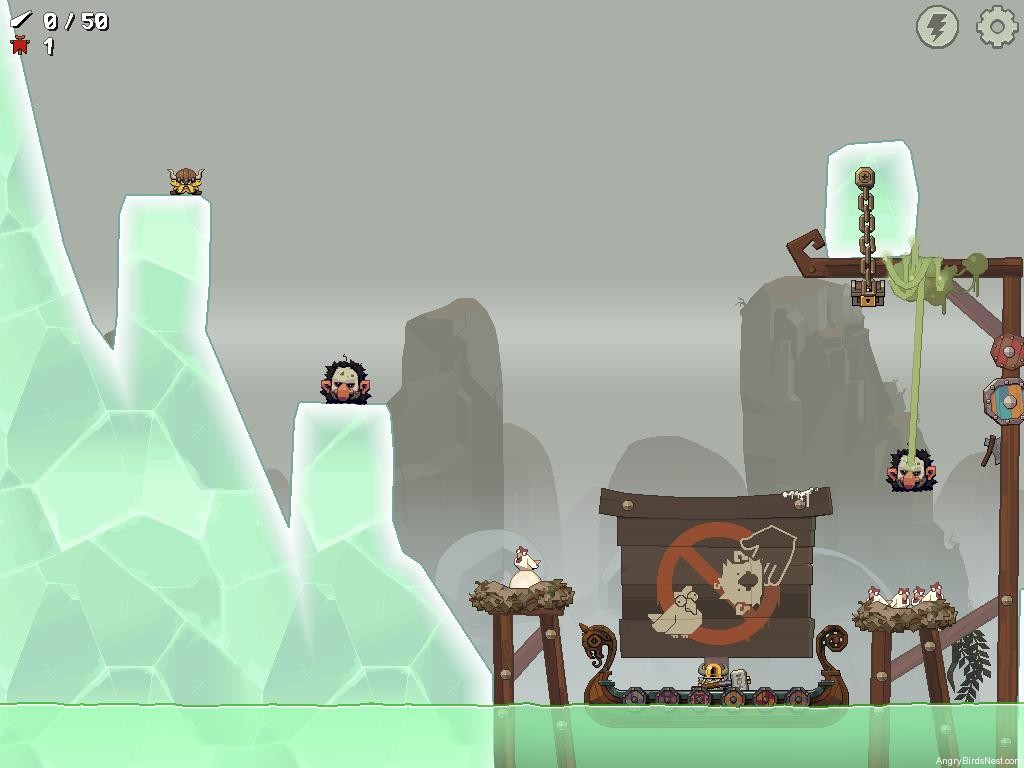The width and height of the screenshot is (1024, 768).
Task: Activate the lightning bolt button
Action: click(x=937, y=27)
